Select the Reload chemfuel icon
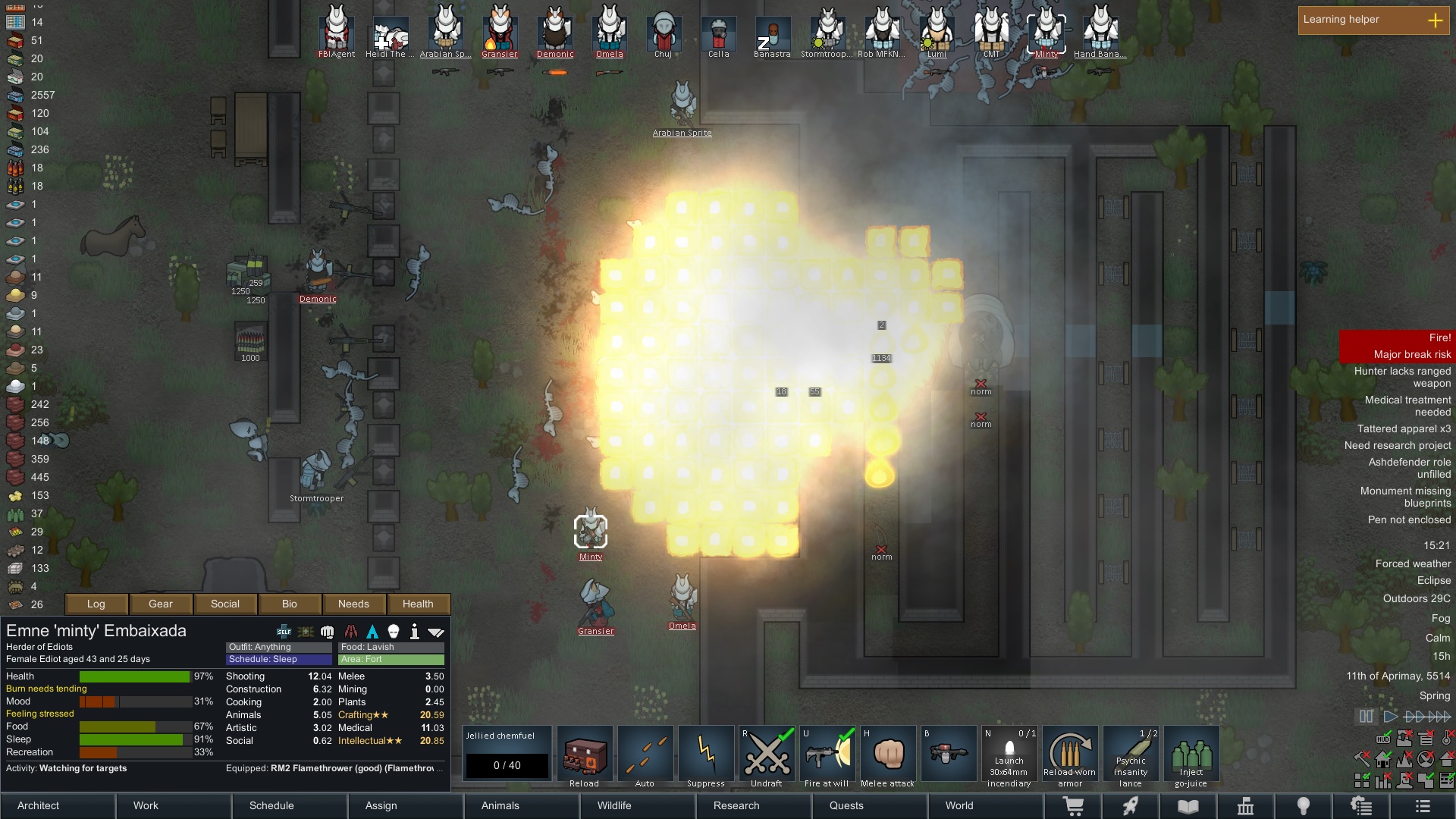This screenshot has height=819, width=1456. pos(585,753)
